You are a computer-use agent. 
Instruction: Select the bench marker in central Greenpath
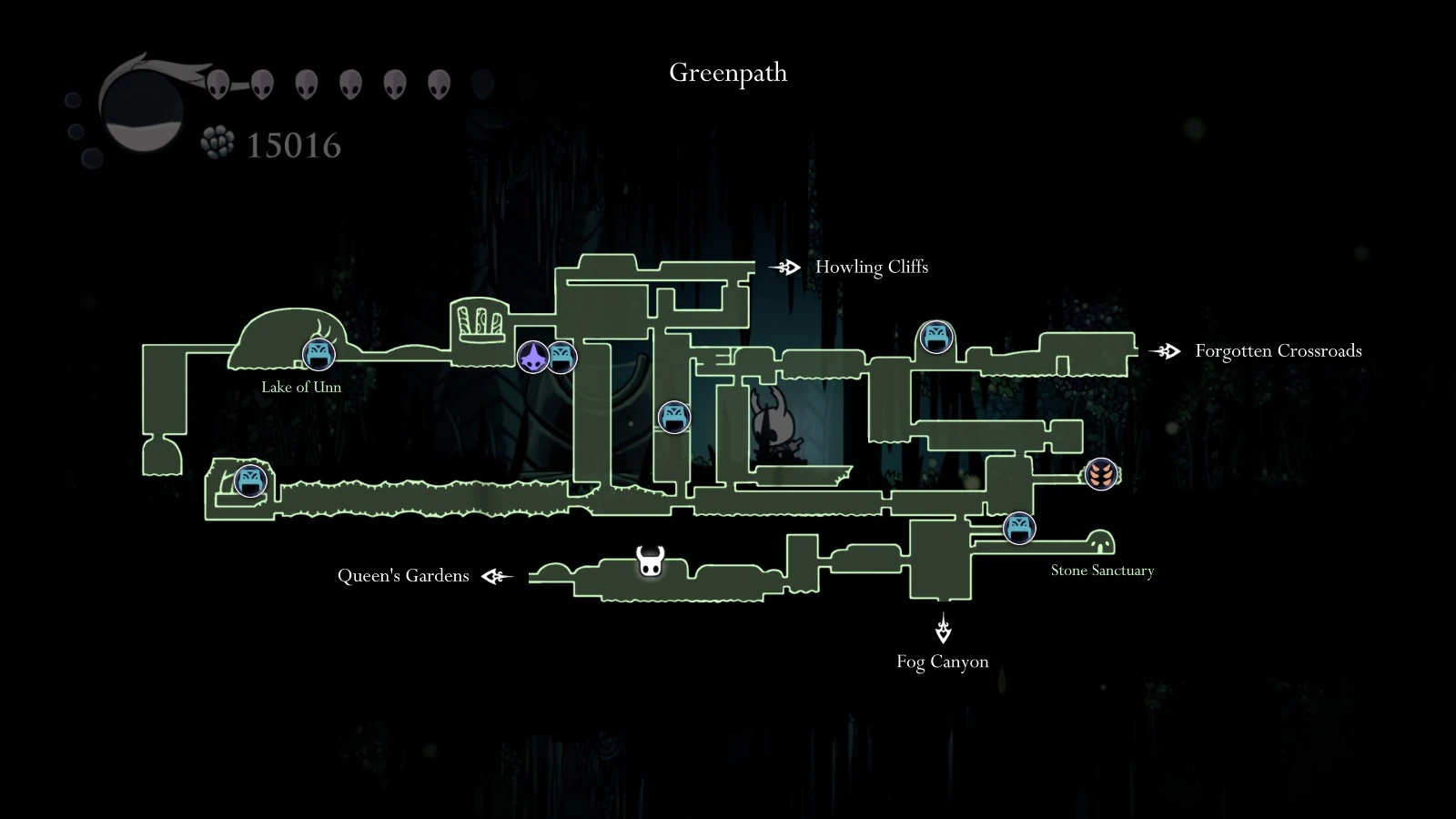[x=672, y=418]
